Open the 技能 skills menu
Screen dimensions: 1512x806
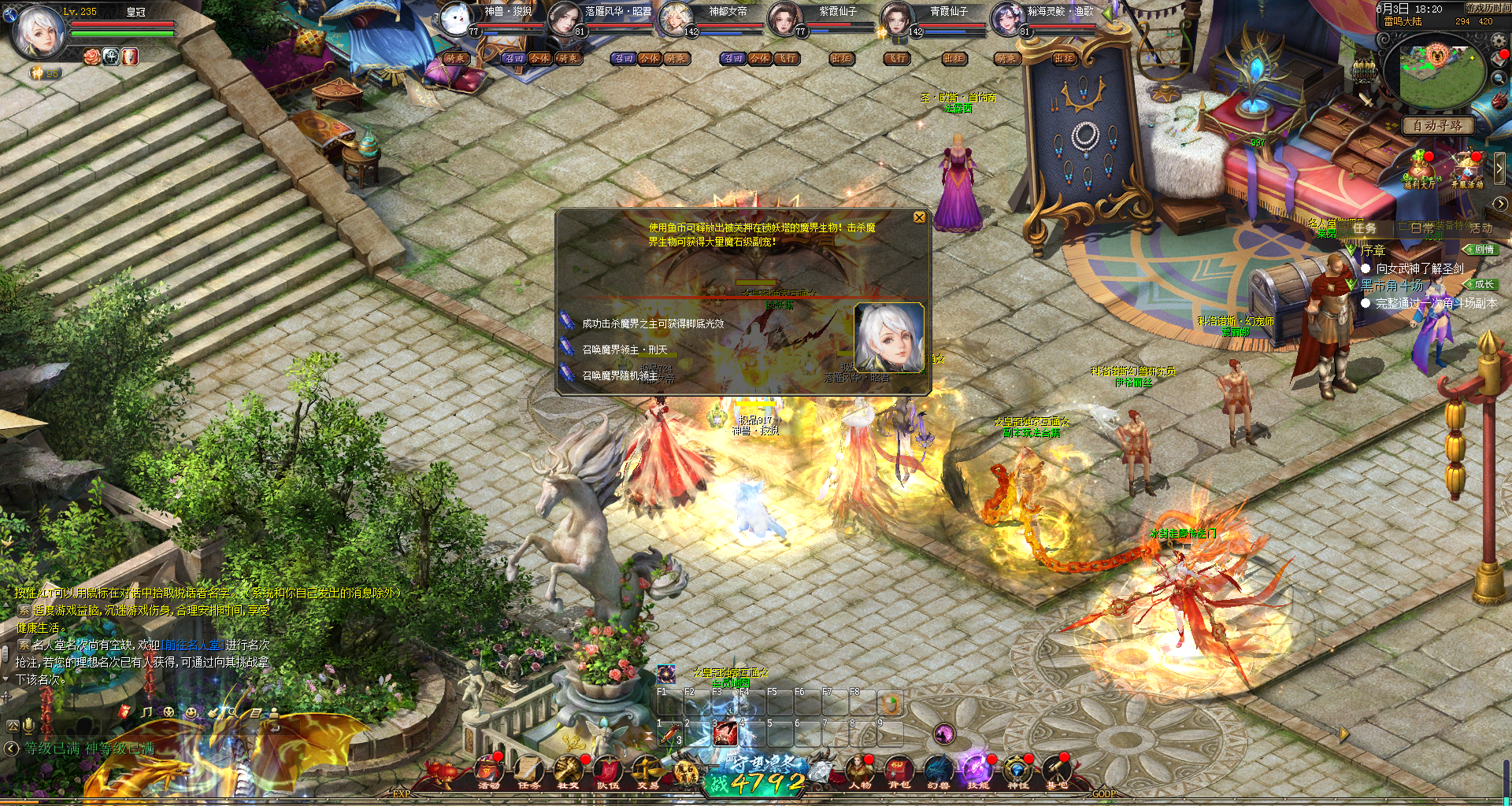coord(977,771)
